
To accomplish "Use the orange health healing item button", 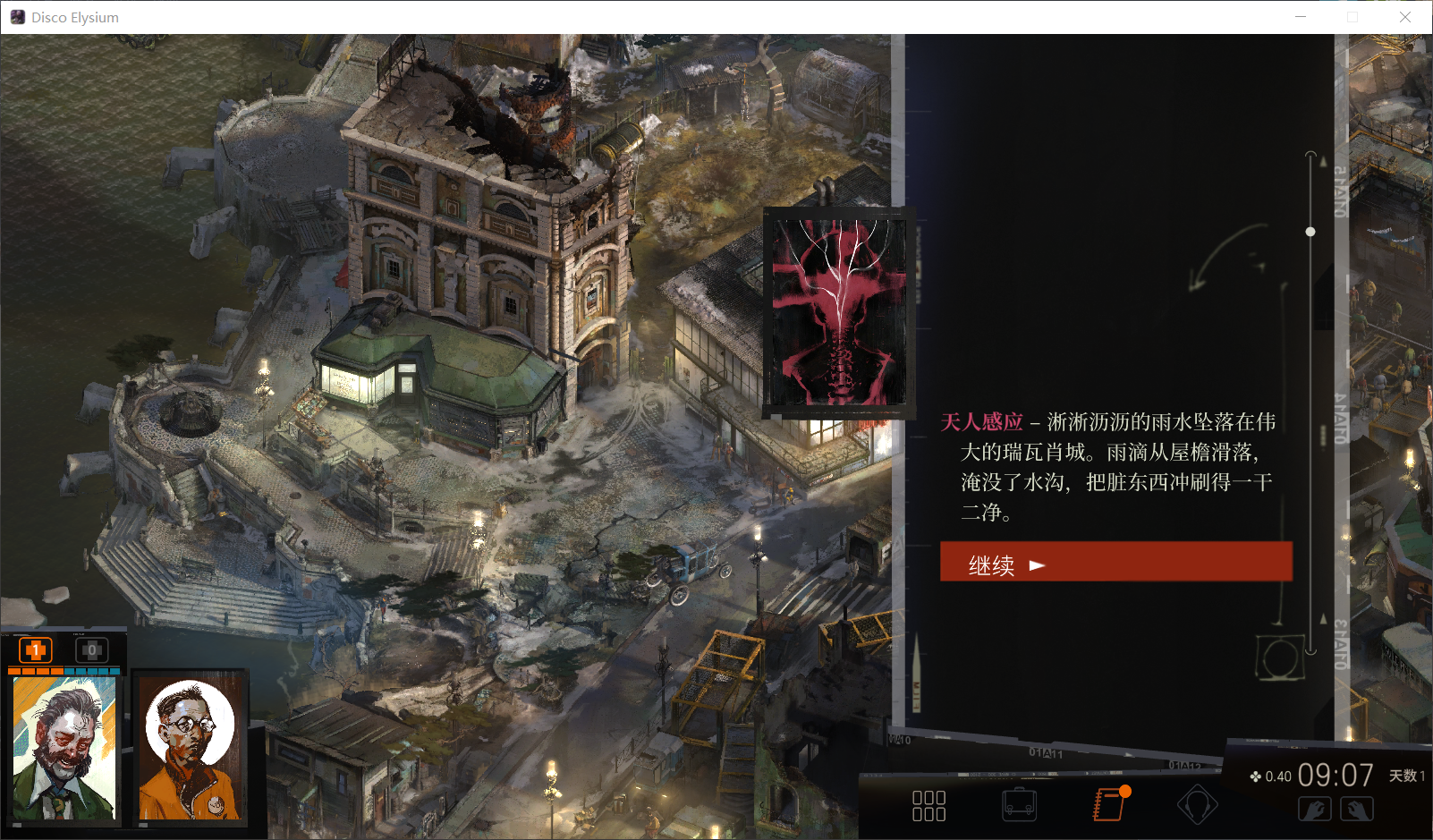I will (36, 650).
